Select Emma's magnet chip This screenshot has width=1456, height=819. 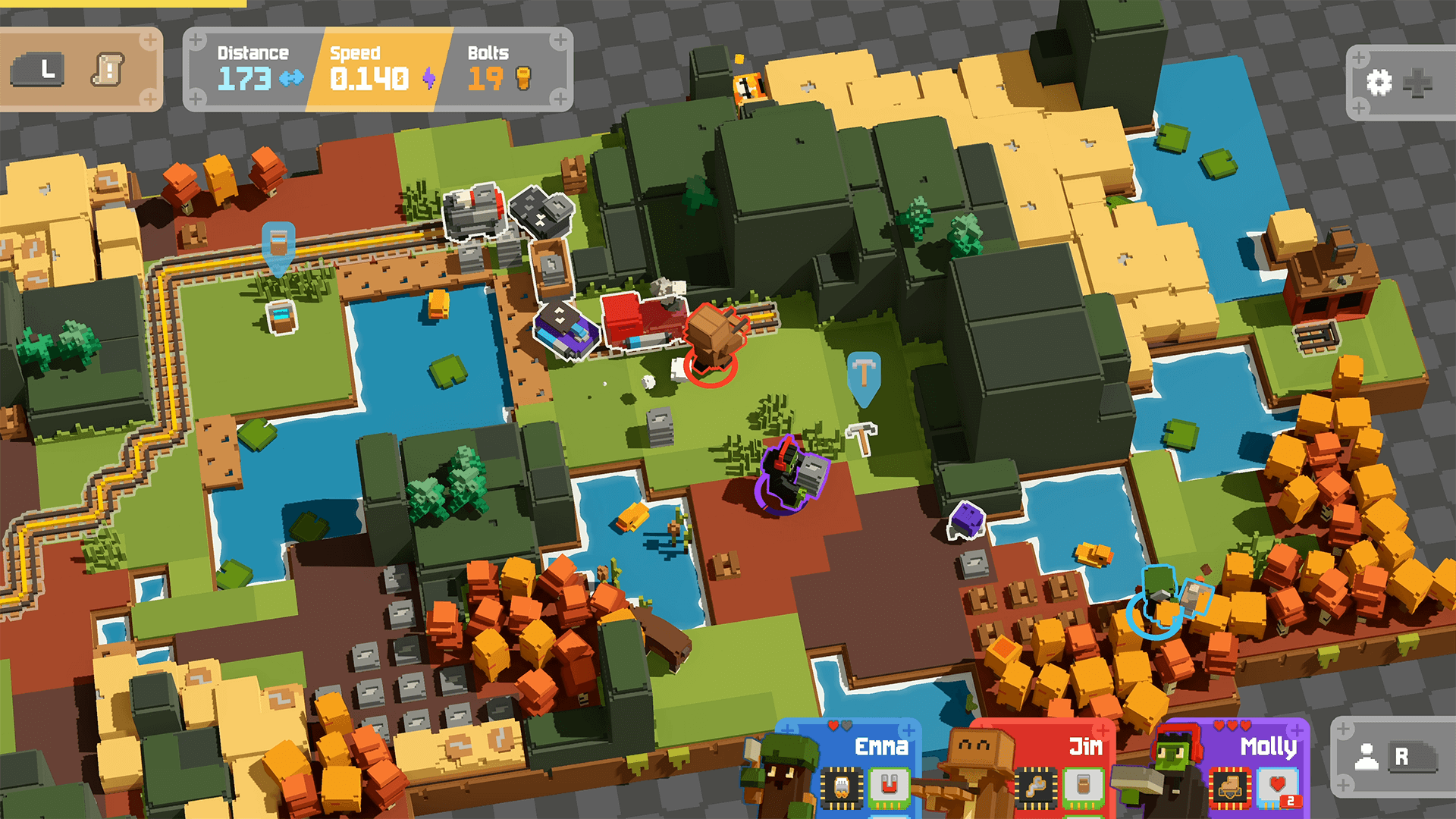click(889, 787)
